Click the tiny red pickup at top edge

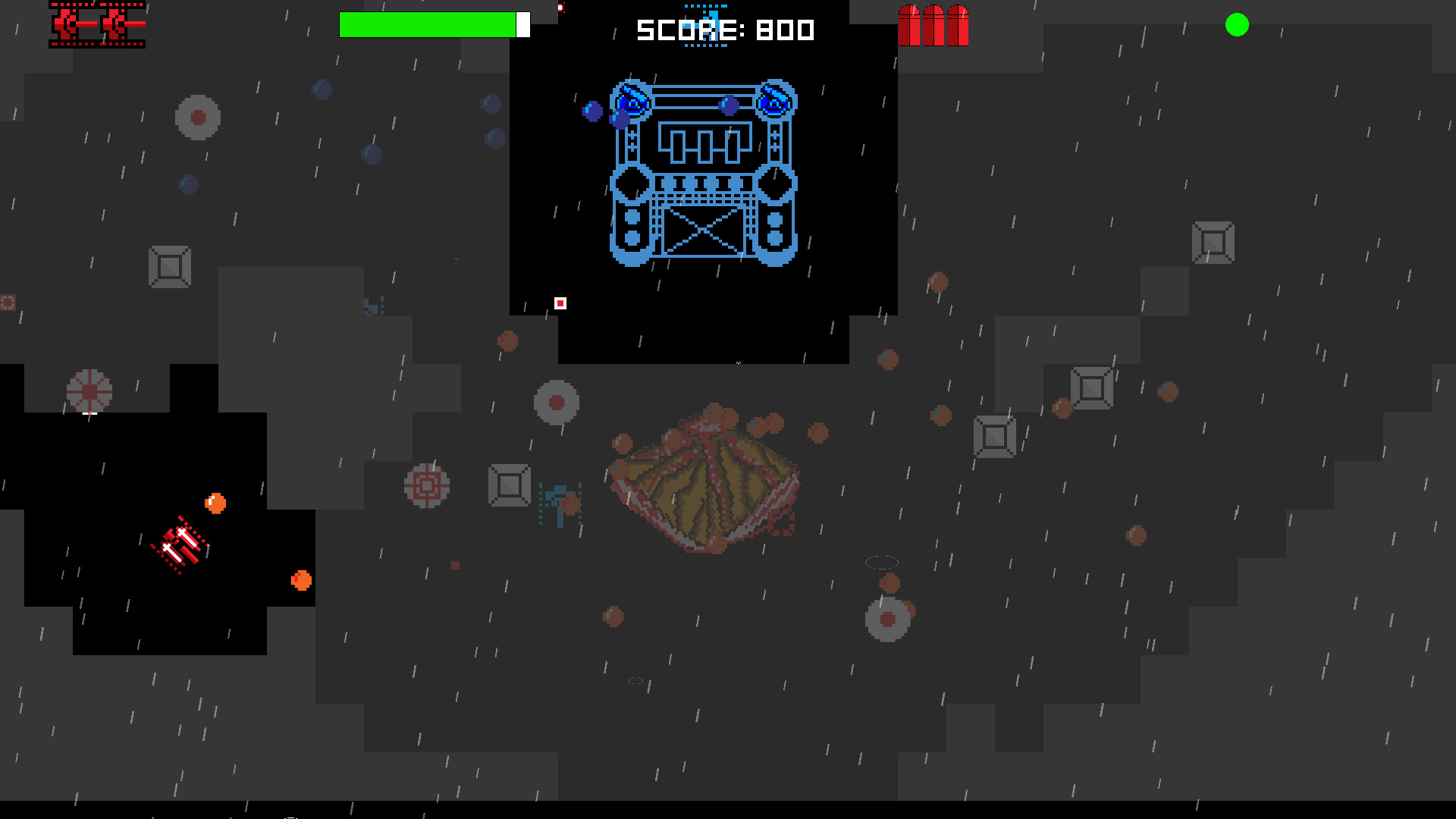[560, 7]
